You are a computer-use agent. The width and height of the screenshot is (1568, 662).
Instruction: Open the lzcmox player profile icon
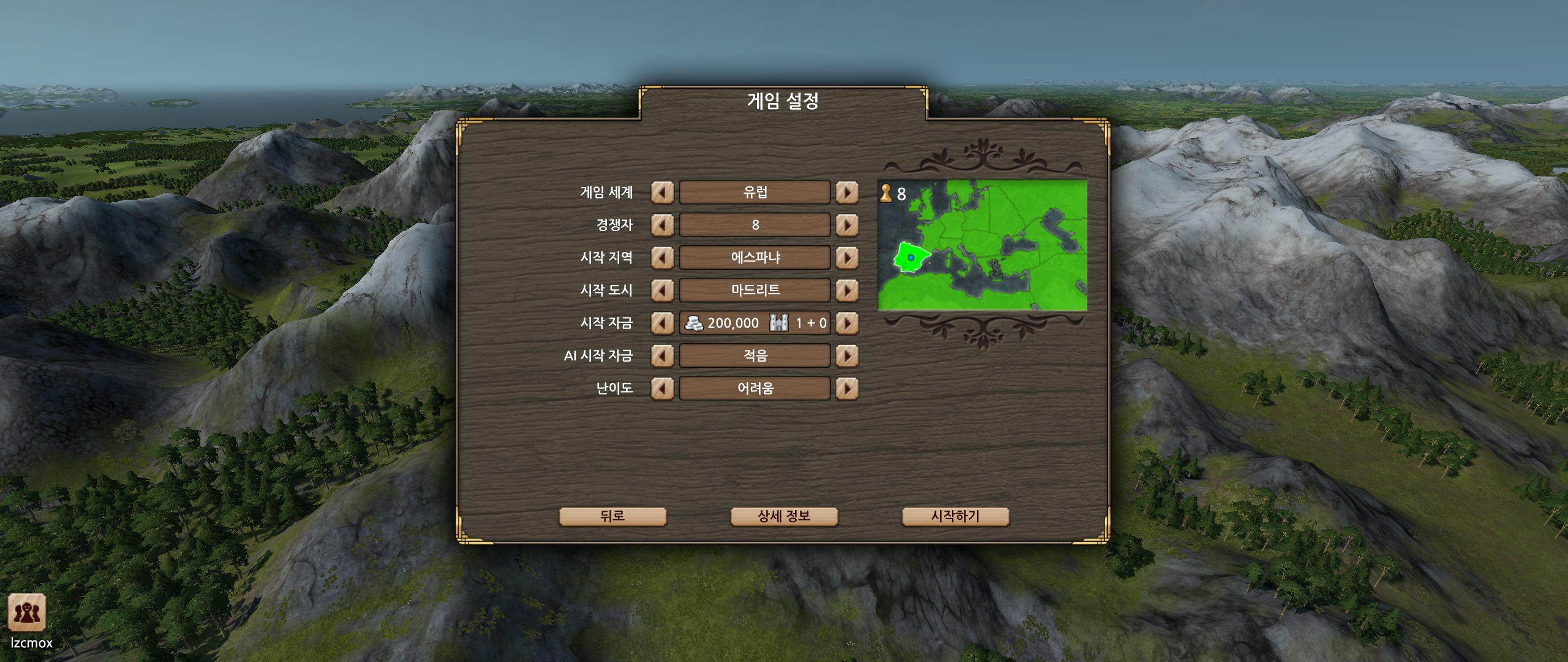point(27,613)
